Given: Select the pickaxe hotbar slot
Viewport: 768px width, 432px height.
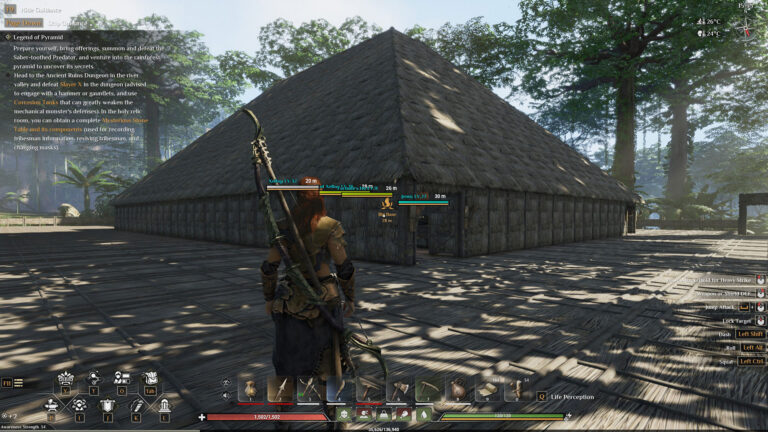Looking at the screenshot, I should click(x=428, y=389).
